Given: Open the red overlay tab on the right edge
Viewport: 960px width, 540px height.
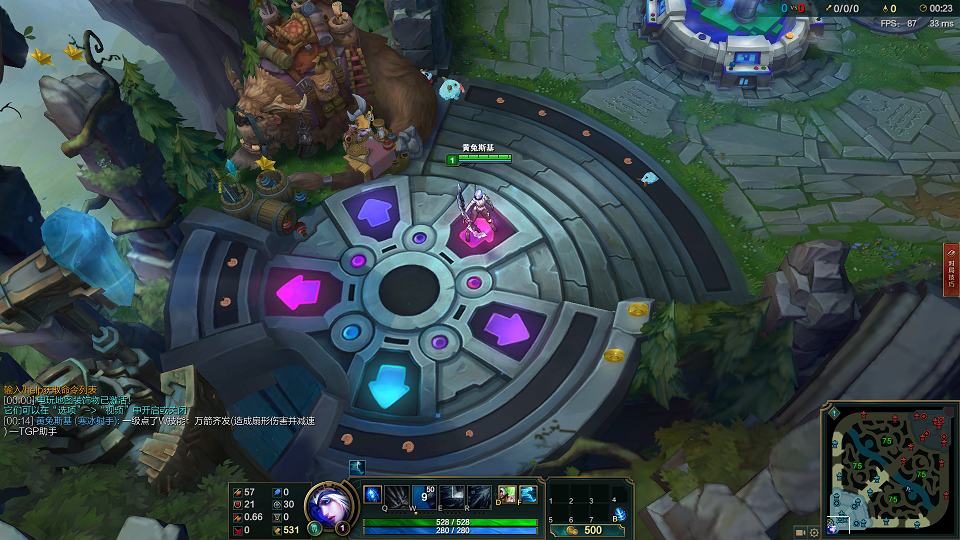Looking at the screenshot, I should point(951,268).
